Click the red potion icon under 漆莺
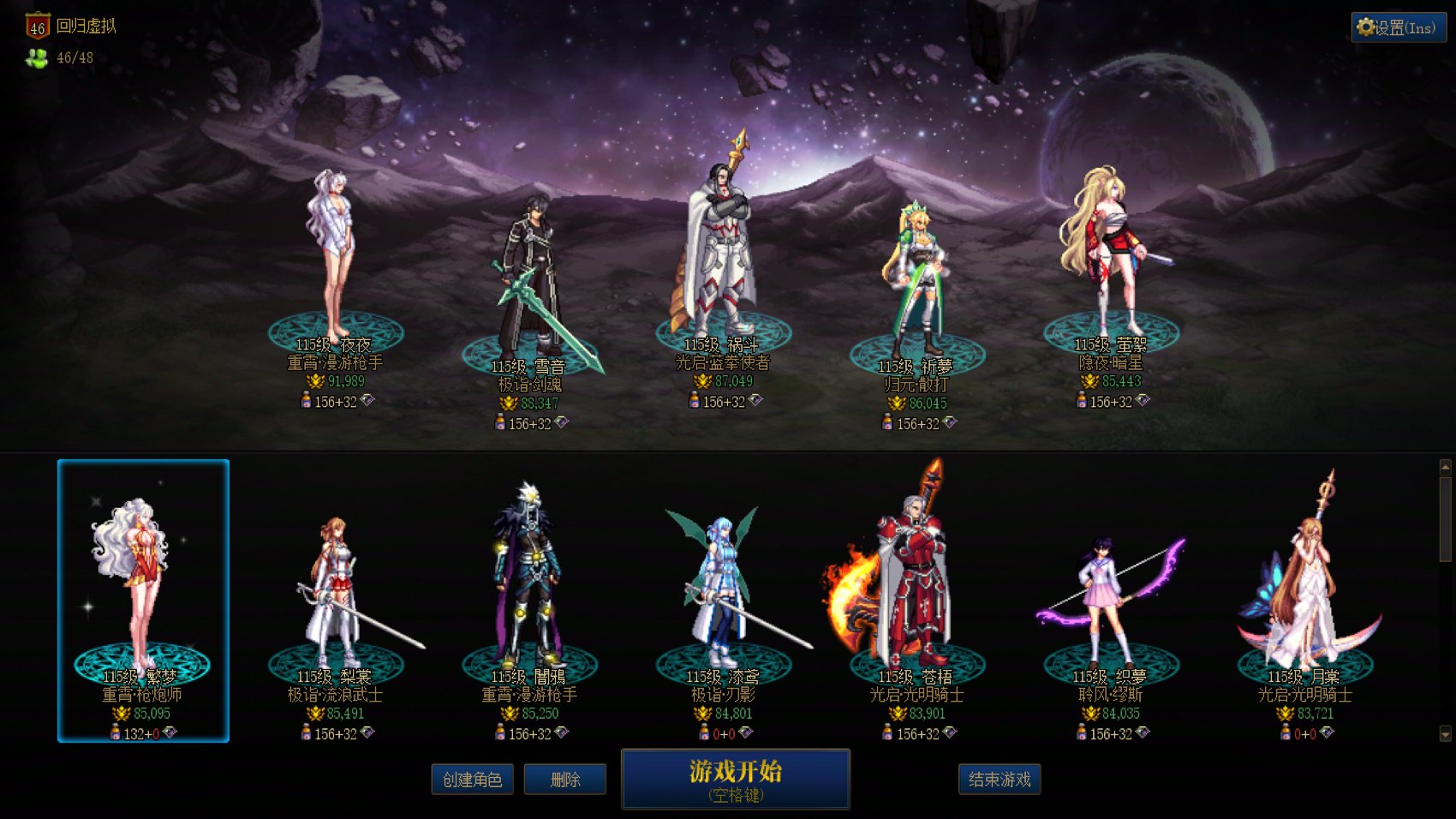 click(704, 732)
